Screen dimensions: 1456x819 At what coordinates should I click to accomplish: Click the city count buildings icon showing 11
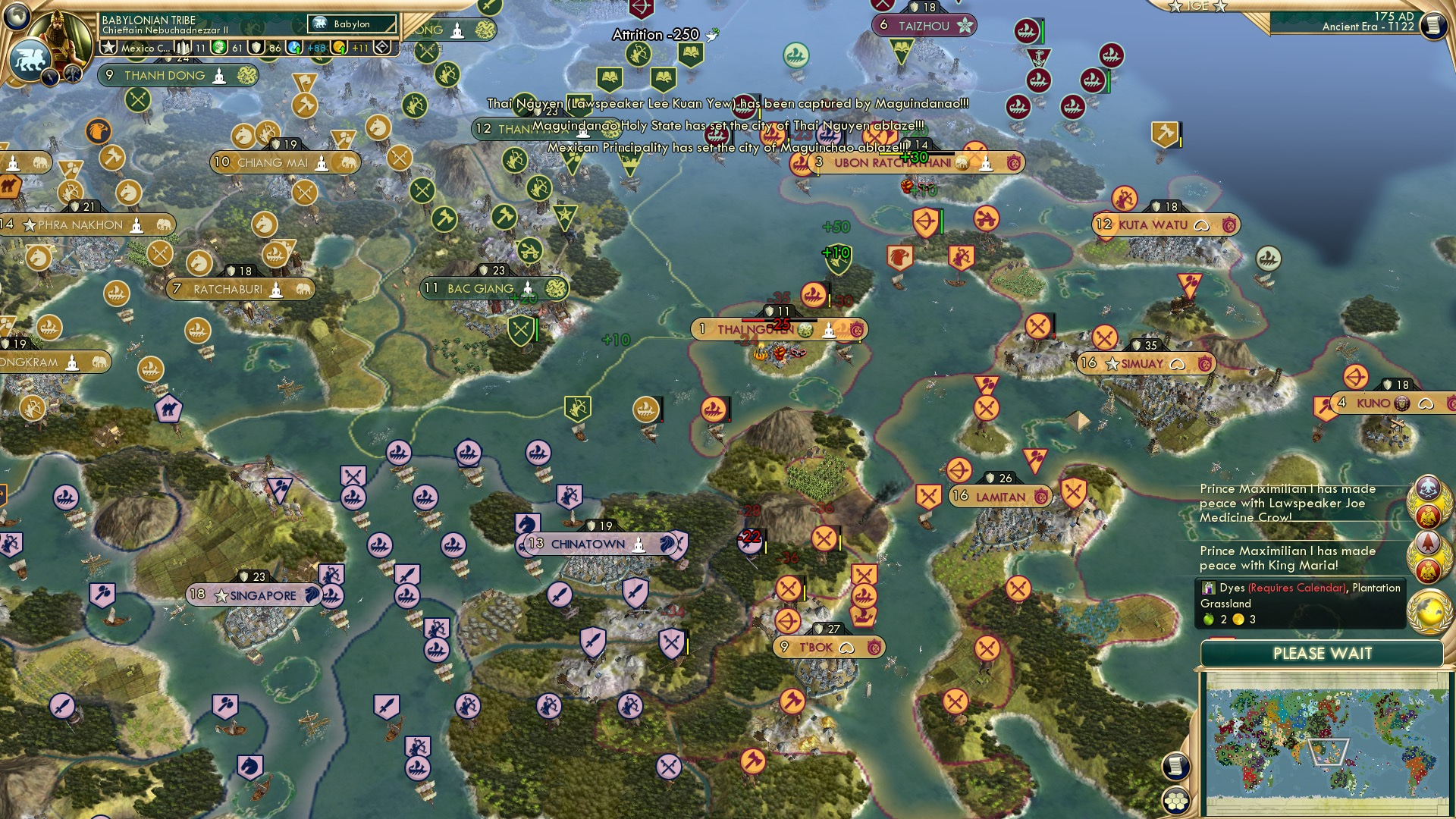pyautogui.click(x=184, y=48)
